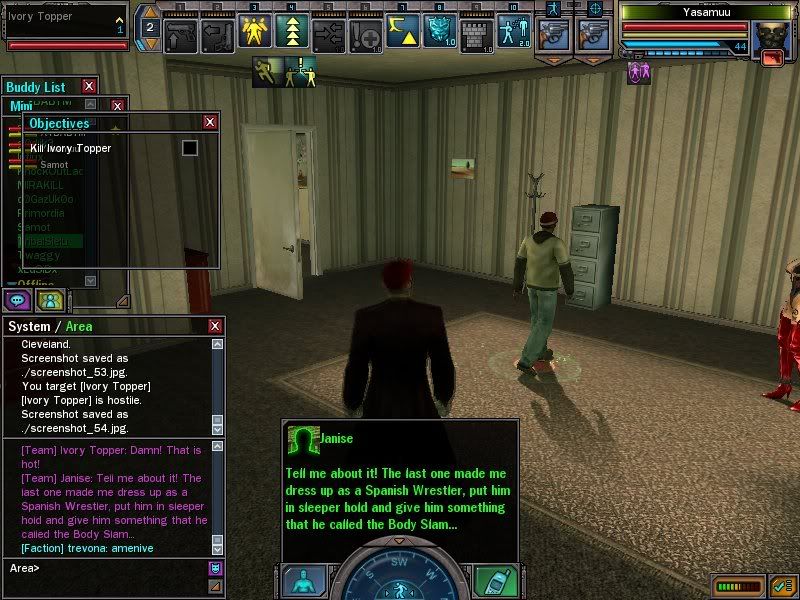Click the checkmark button in bottom corner
The width and height of the screenshot is (800, 600).
[784, 583]
